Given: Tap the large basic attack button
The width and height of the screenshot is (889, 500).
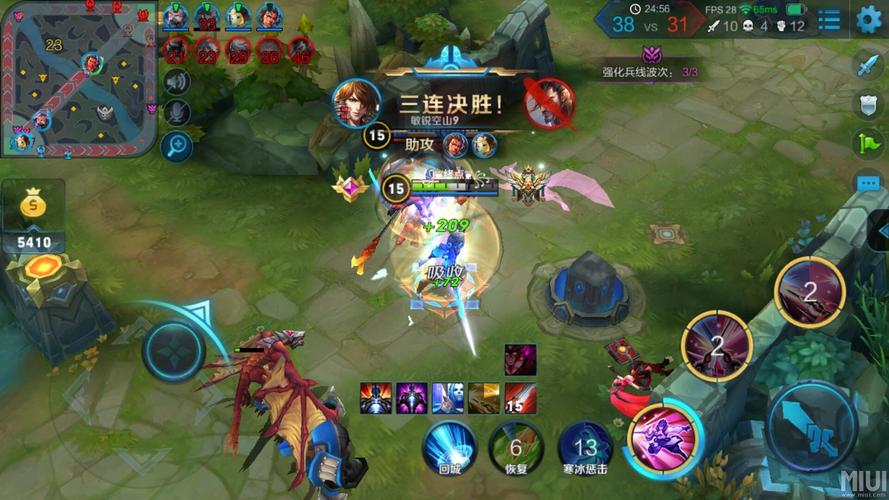Looking at the screenshot, I should pos(810,422).
